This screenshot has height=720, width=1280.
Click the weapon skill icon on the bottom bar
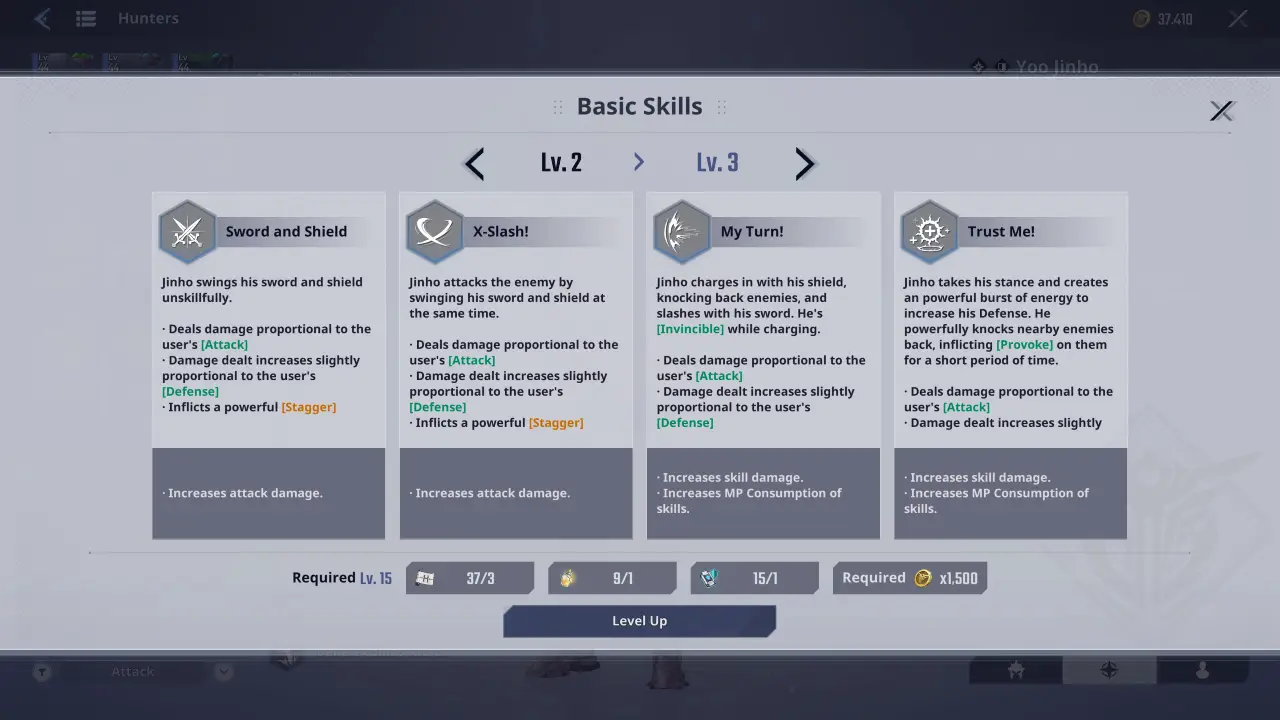coord(1014,671)
